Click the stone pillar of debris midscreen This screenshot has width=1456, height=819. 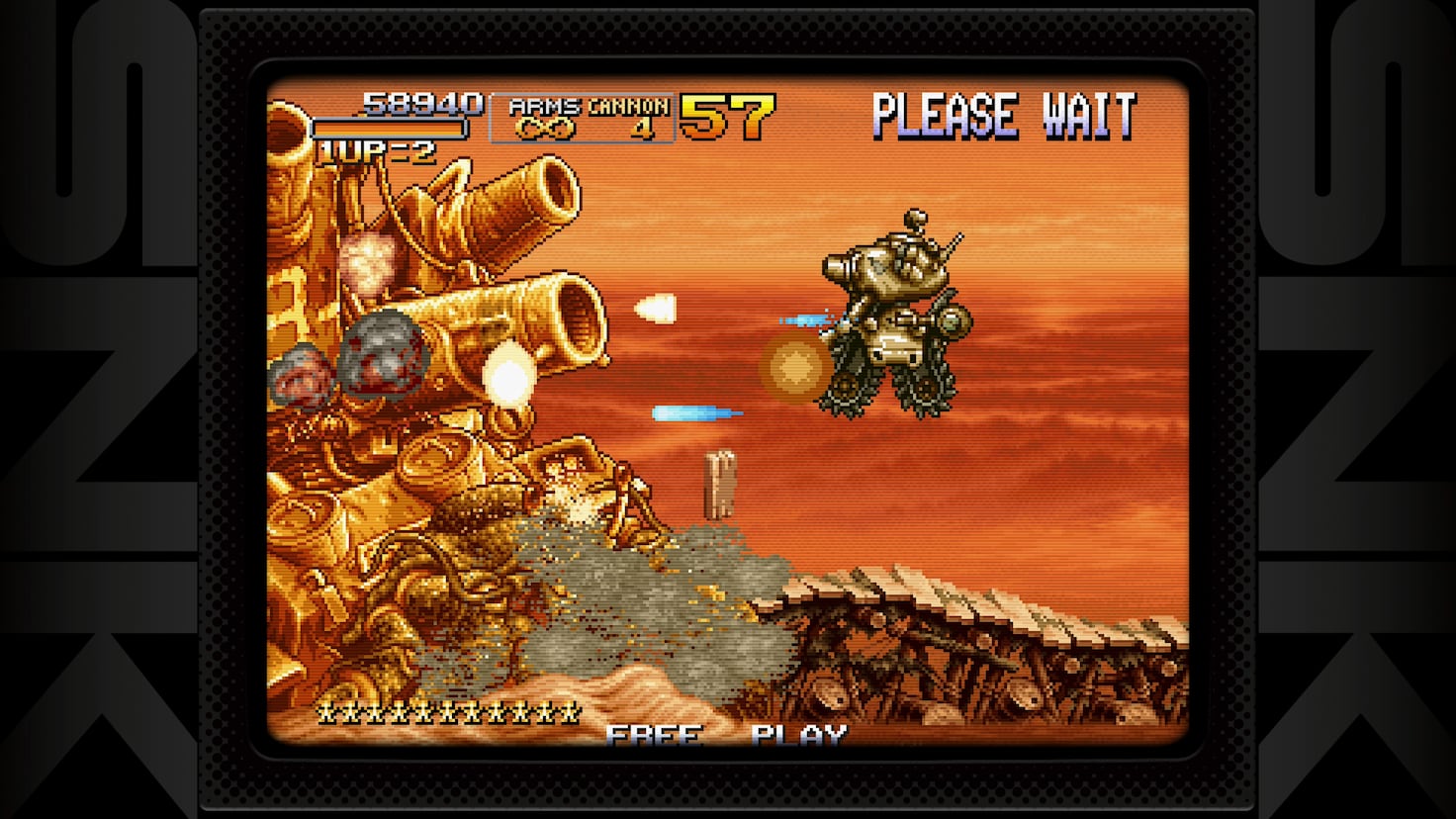[x=720, y=485]
